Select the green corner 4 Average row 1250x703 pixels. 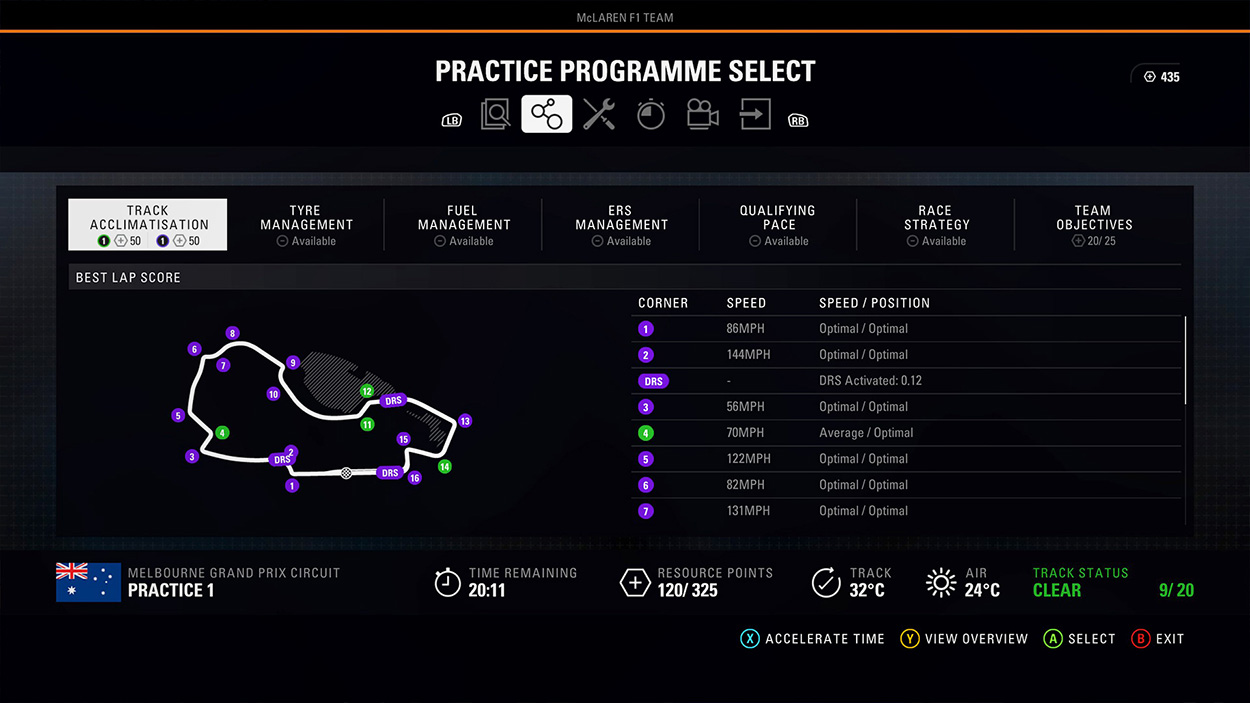coord(906,433)
